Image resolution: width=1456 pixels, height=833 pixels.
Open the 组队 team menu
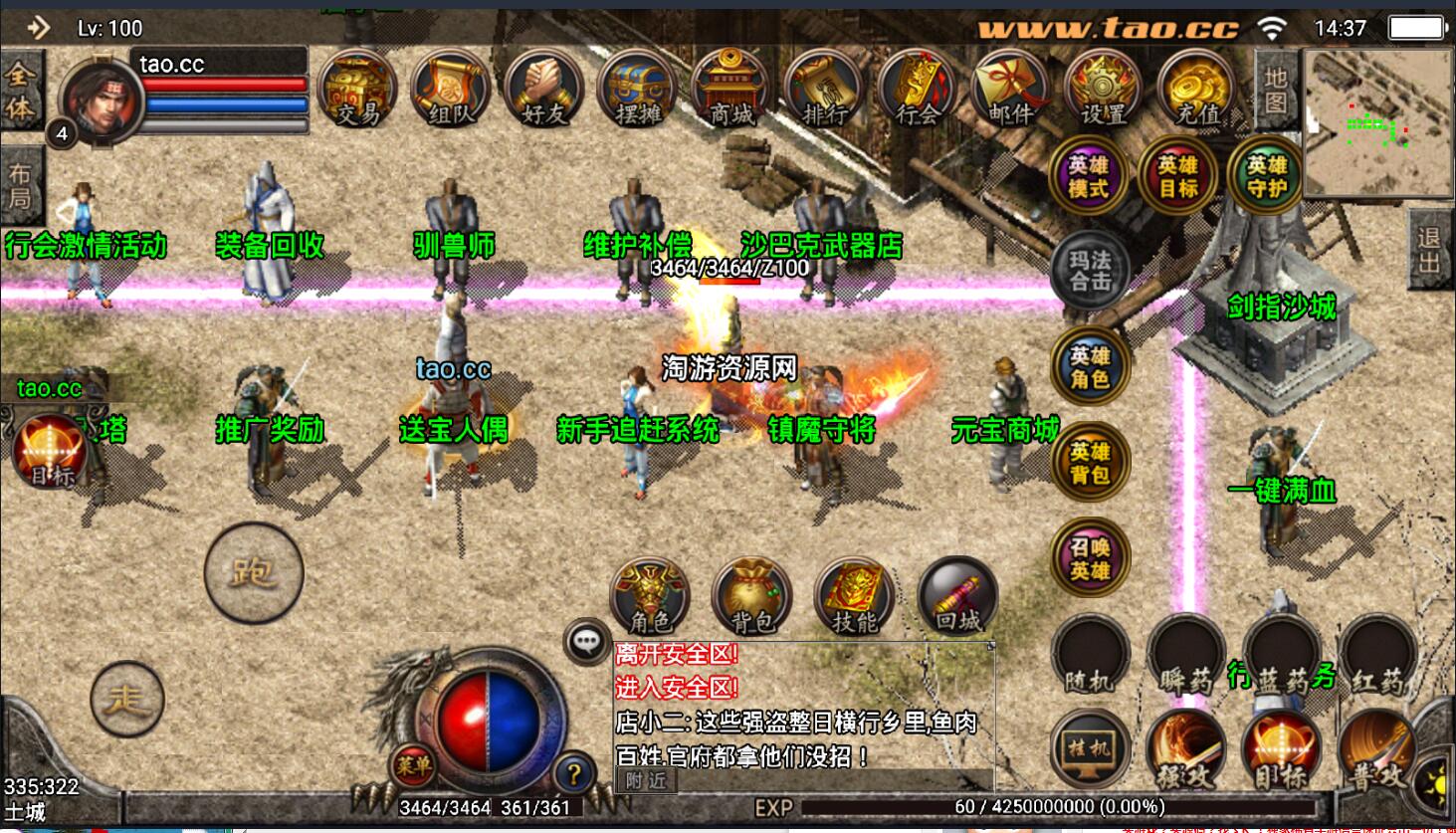pyautogui.click(x=451, y=90)
